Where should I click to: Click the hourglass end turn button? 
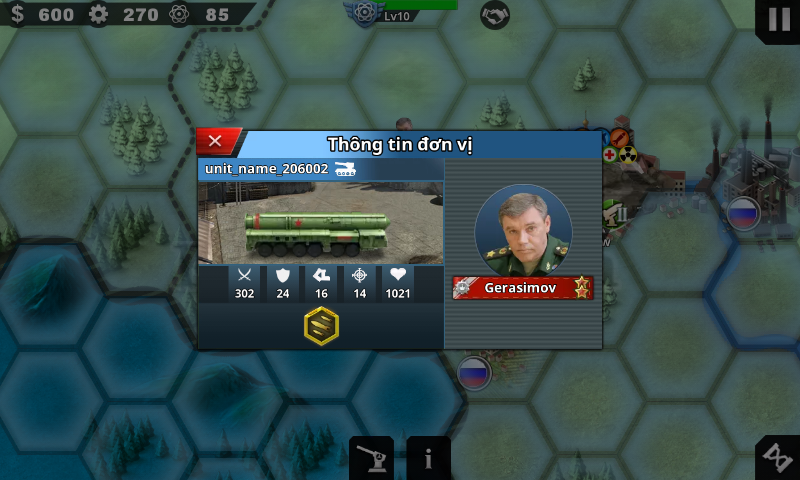[777, 458]
